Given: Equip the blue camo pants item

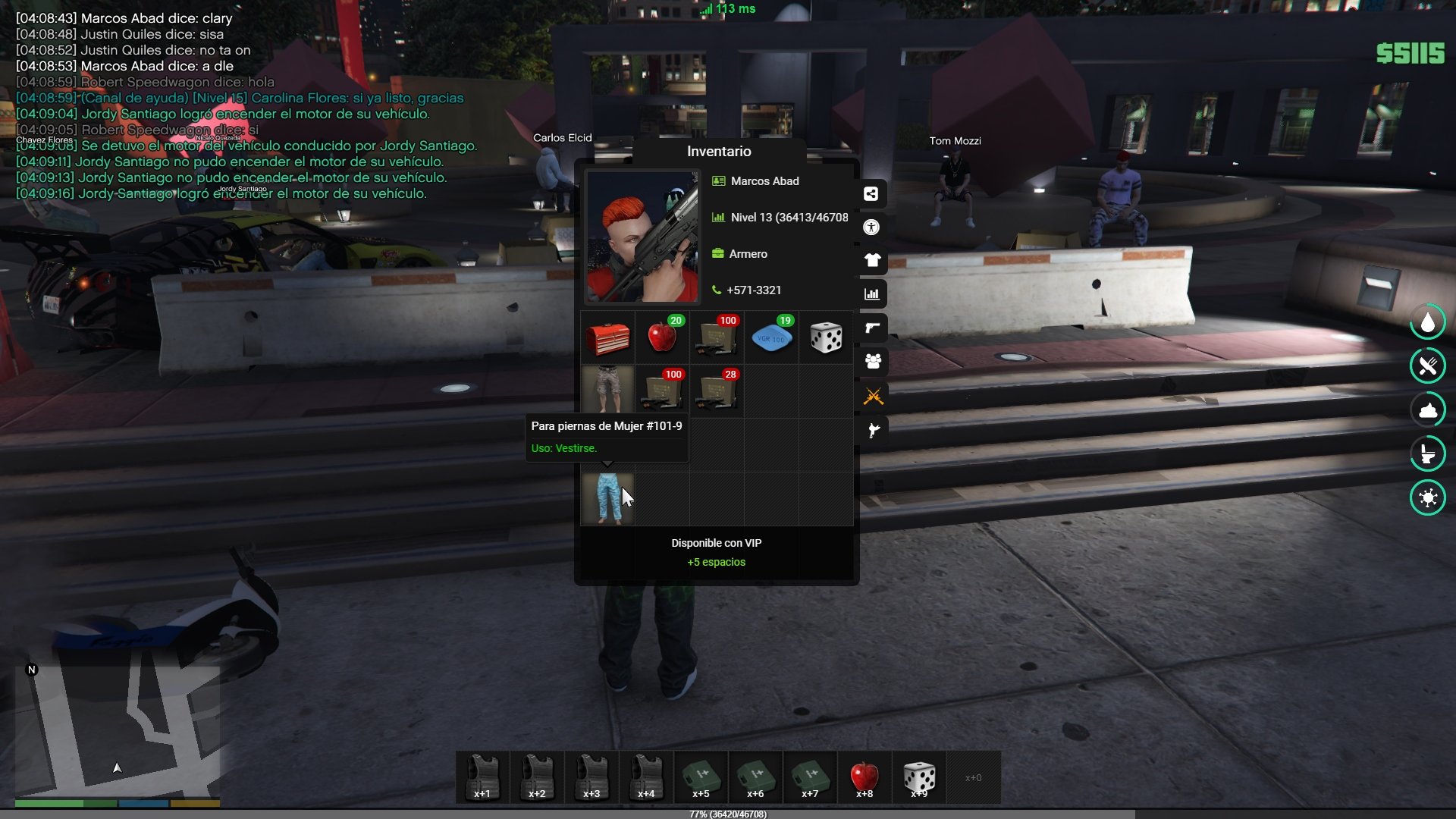Looking at the screenshot, I should pyautogui.click(x=607, y=499).
